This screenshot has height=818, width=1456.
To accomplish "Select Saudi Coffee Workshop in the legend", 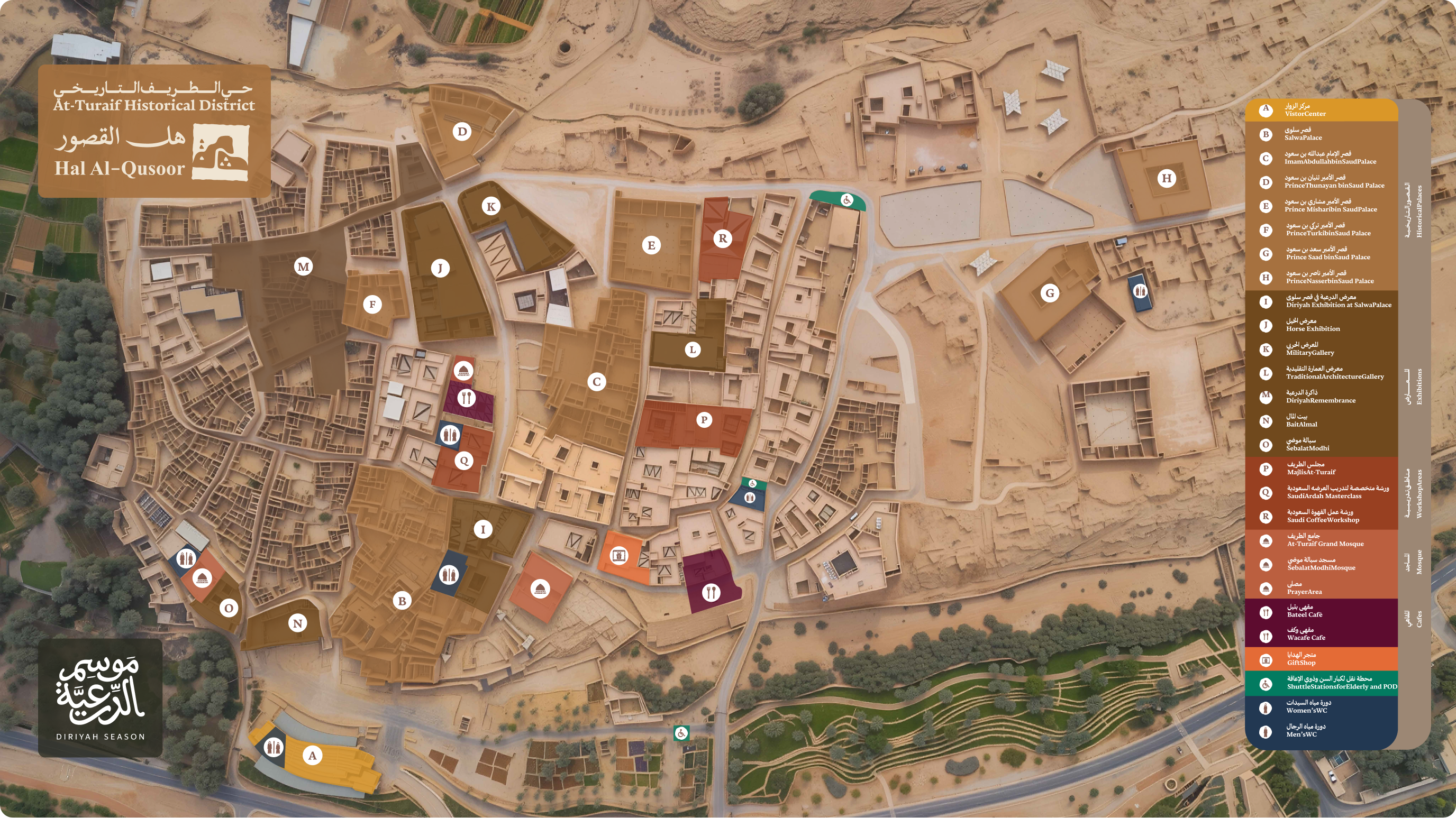I will (x=1323, y=516).
